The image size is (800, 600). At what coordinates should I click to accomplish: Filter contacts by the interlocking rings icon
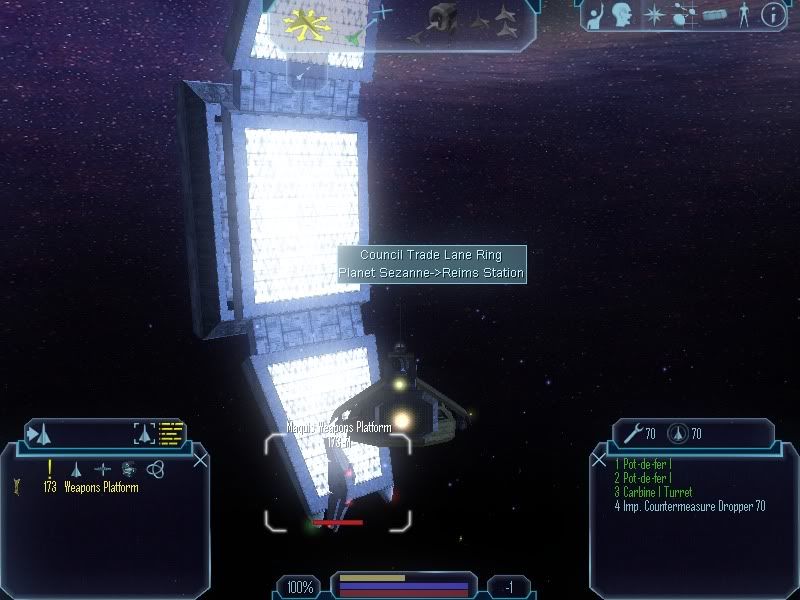pos(154,468)
